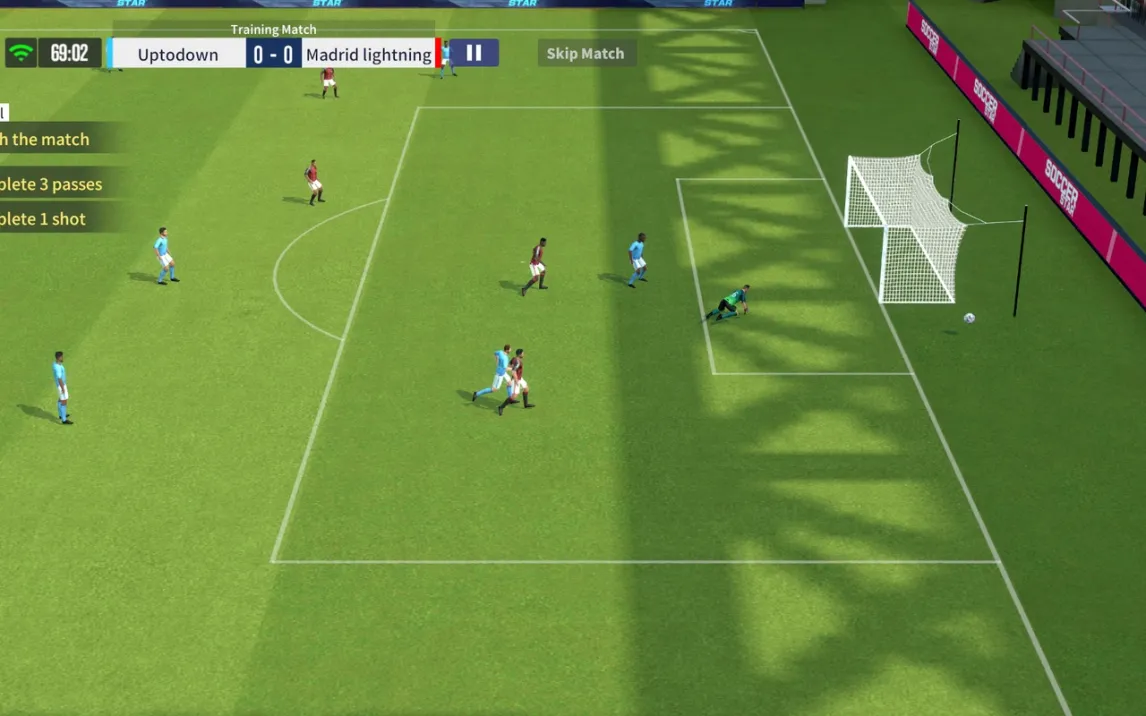Screen dimensions: 1146x716
Task: Open the "Finish the match" objective entry
Action: (46, 139)
